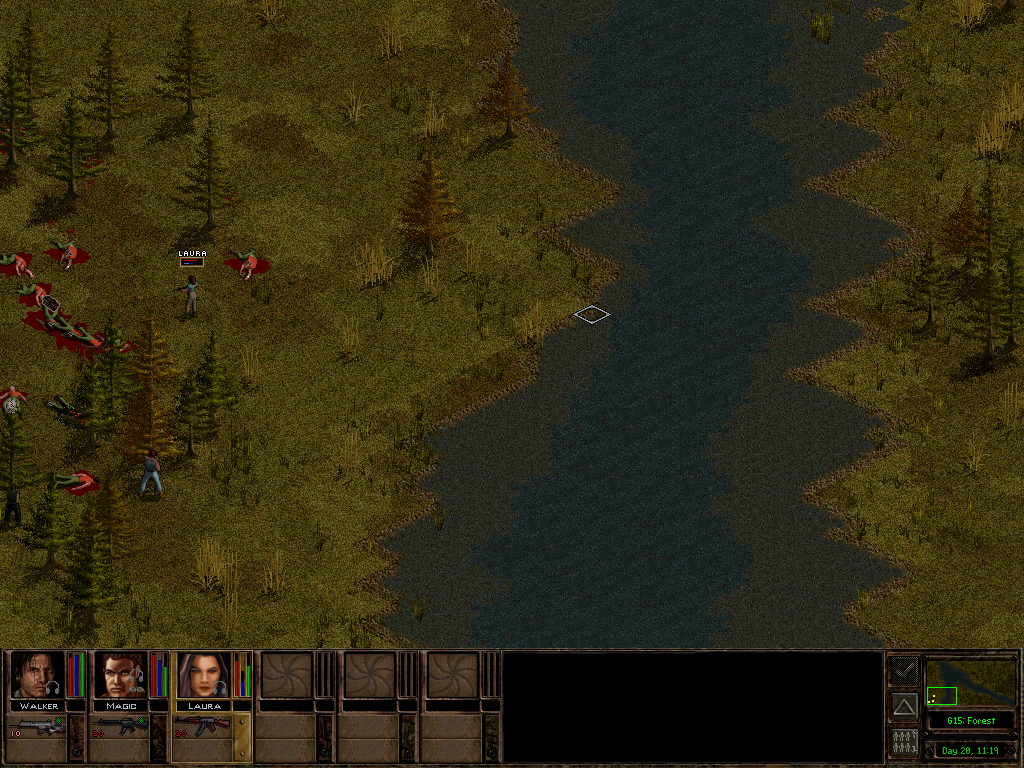Select Magic's portrait

[x=121, y=675]
